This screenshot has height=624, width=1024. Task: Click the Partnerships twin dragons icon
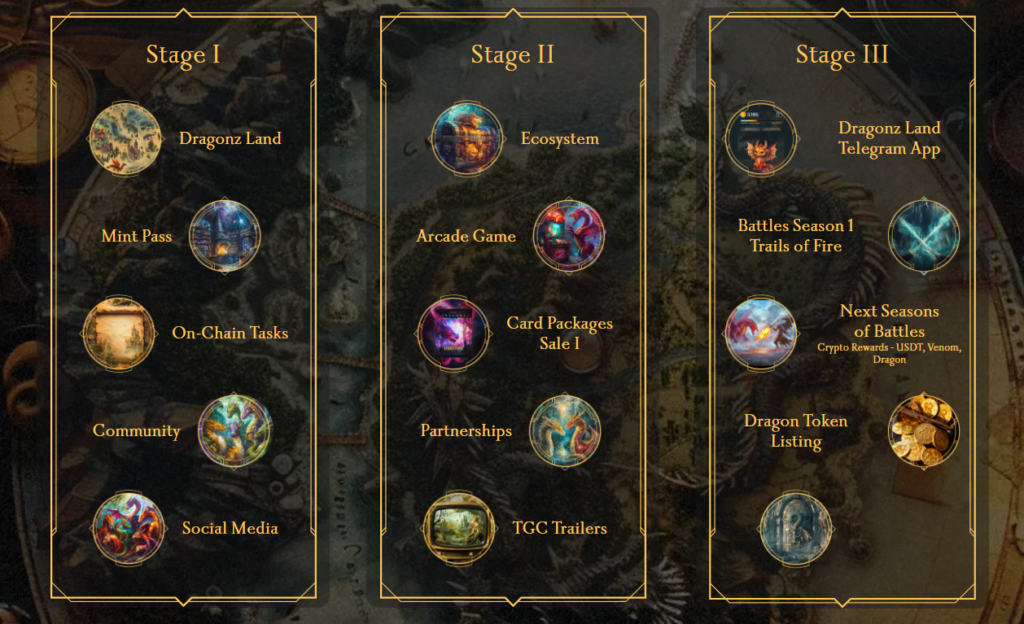coord(565,431)
